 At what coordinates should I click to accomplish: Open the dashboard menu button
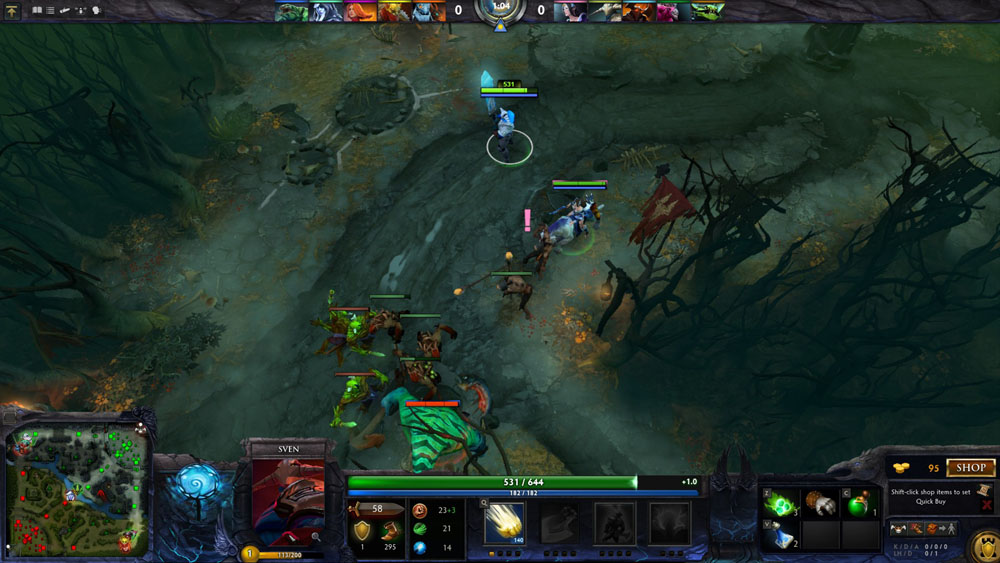(x=13, y=11)
